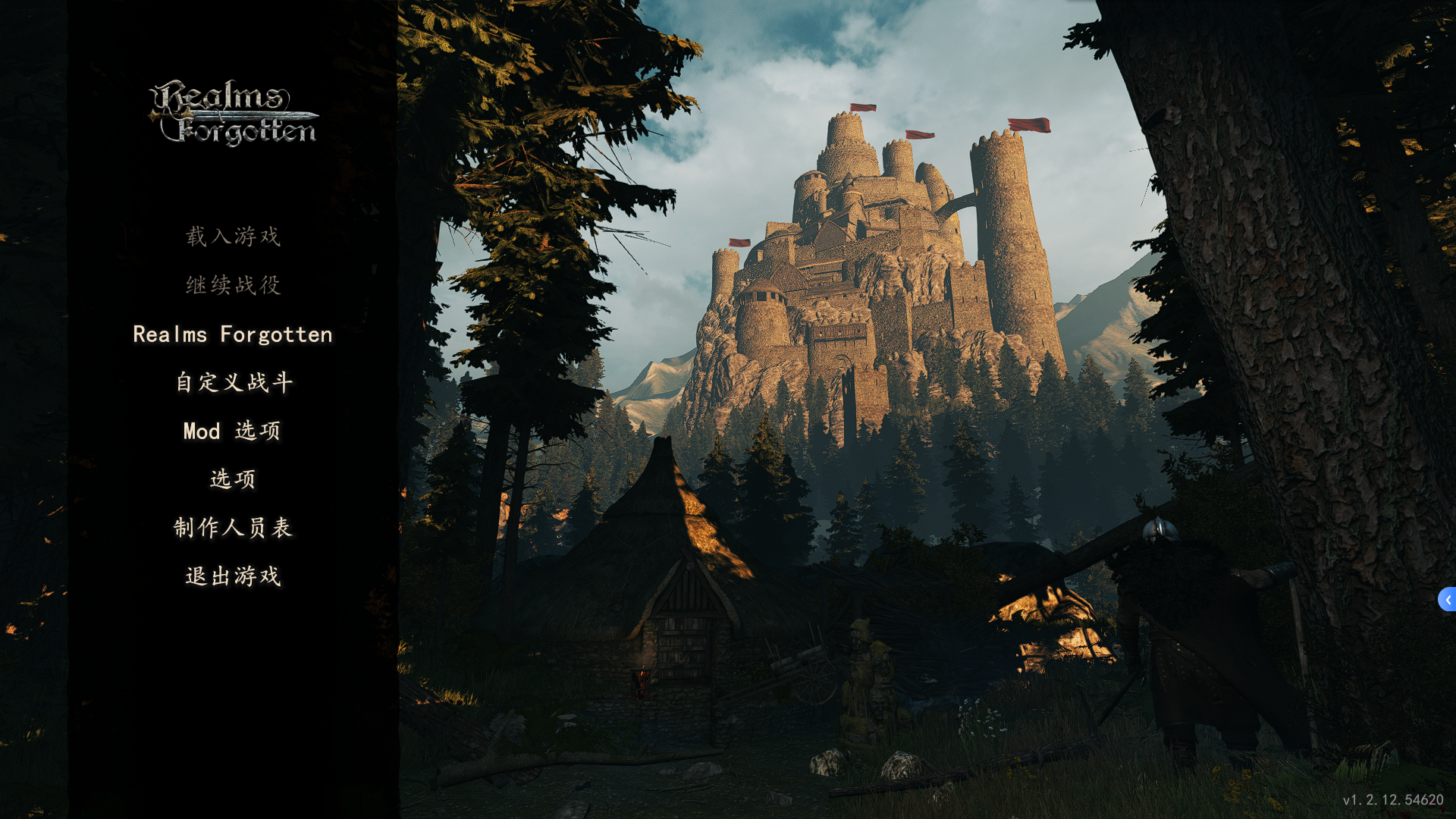
Task: Select 载入游戏 (Load Game)
Action: 233,237
